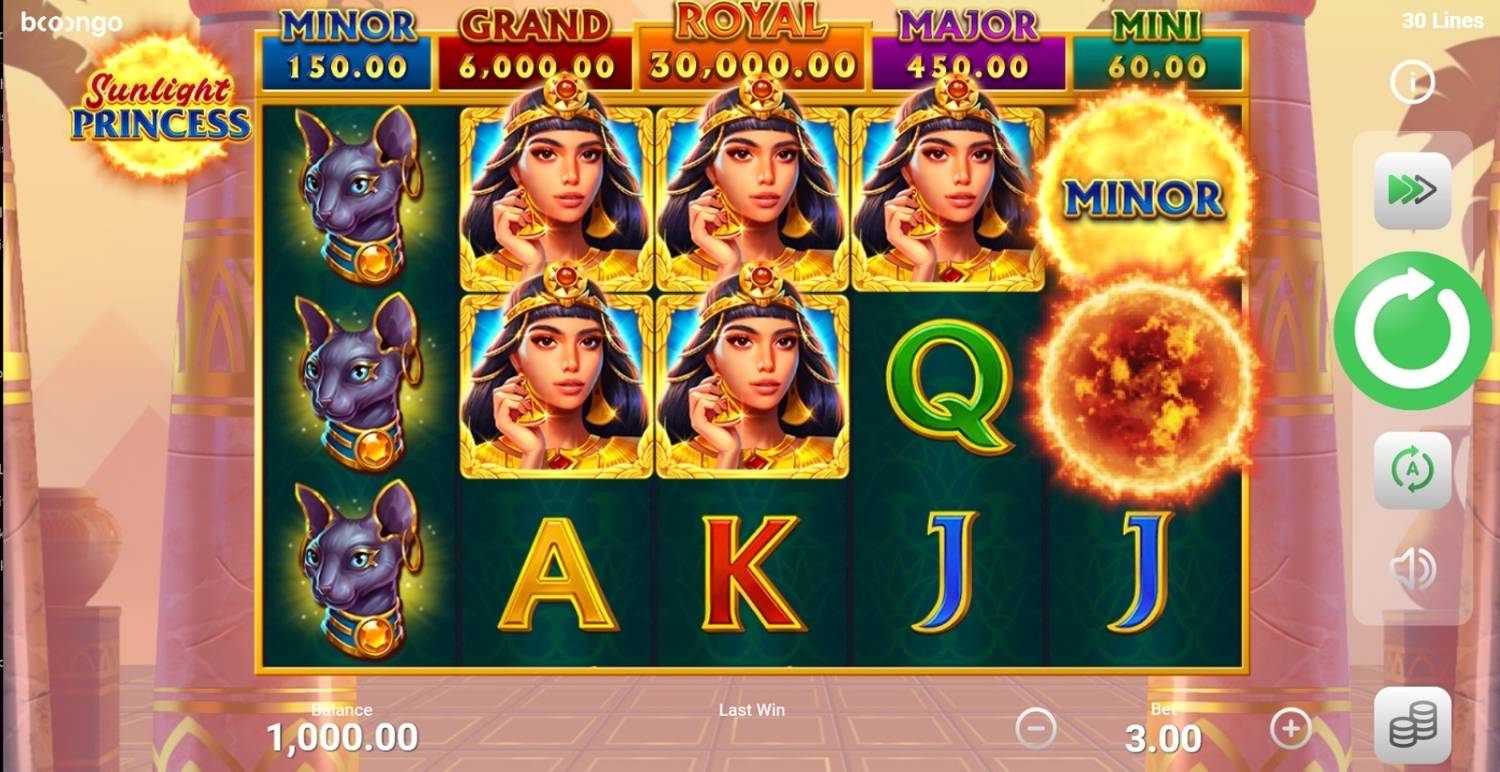Enable turbo fast-forward spin mode
1500x772 pixels.
pyautogui.click(x=1412, y=190)
